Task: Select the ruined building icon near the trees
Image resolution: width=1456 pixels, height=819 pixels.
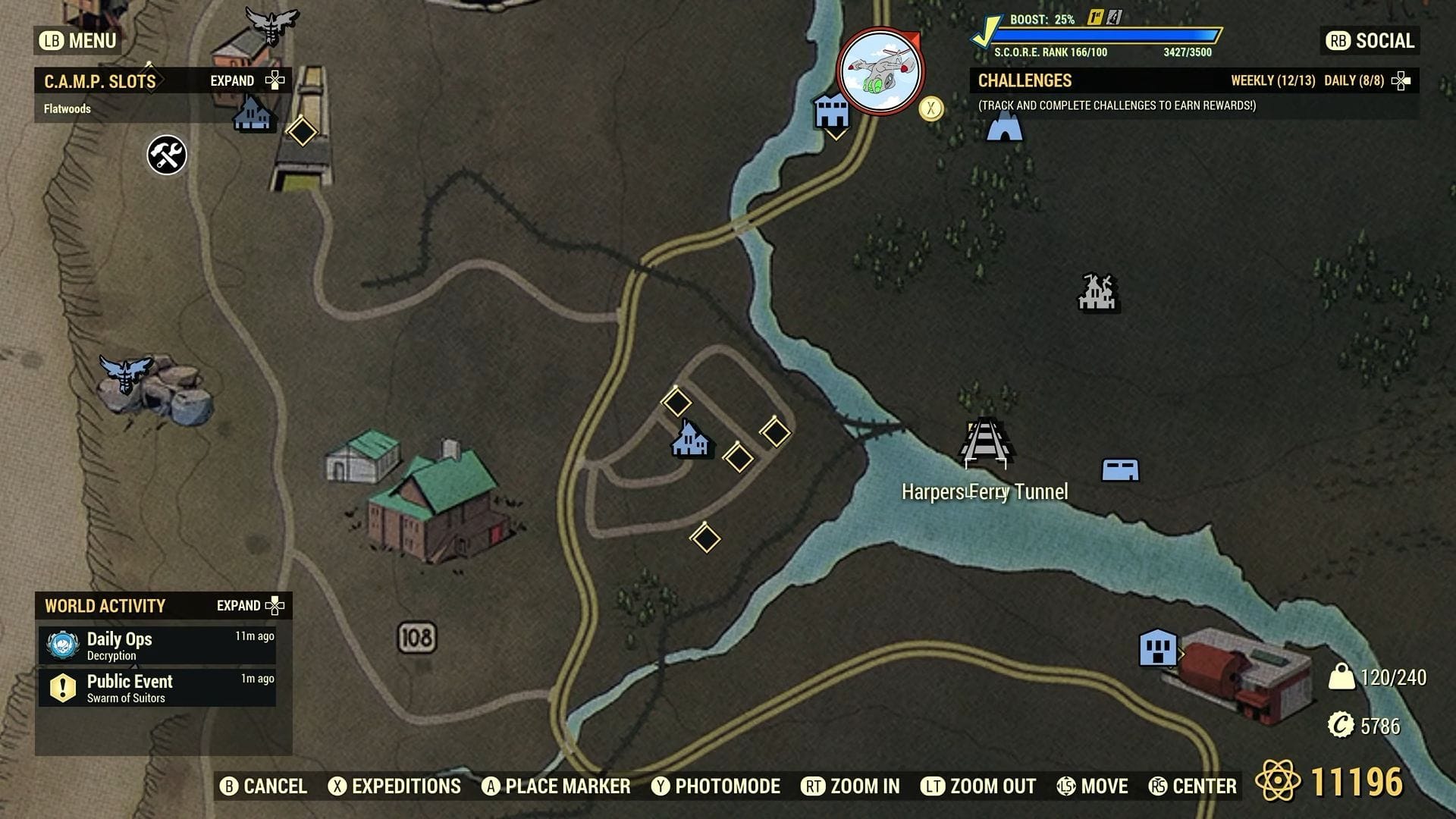Action: coord(1097,292)
